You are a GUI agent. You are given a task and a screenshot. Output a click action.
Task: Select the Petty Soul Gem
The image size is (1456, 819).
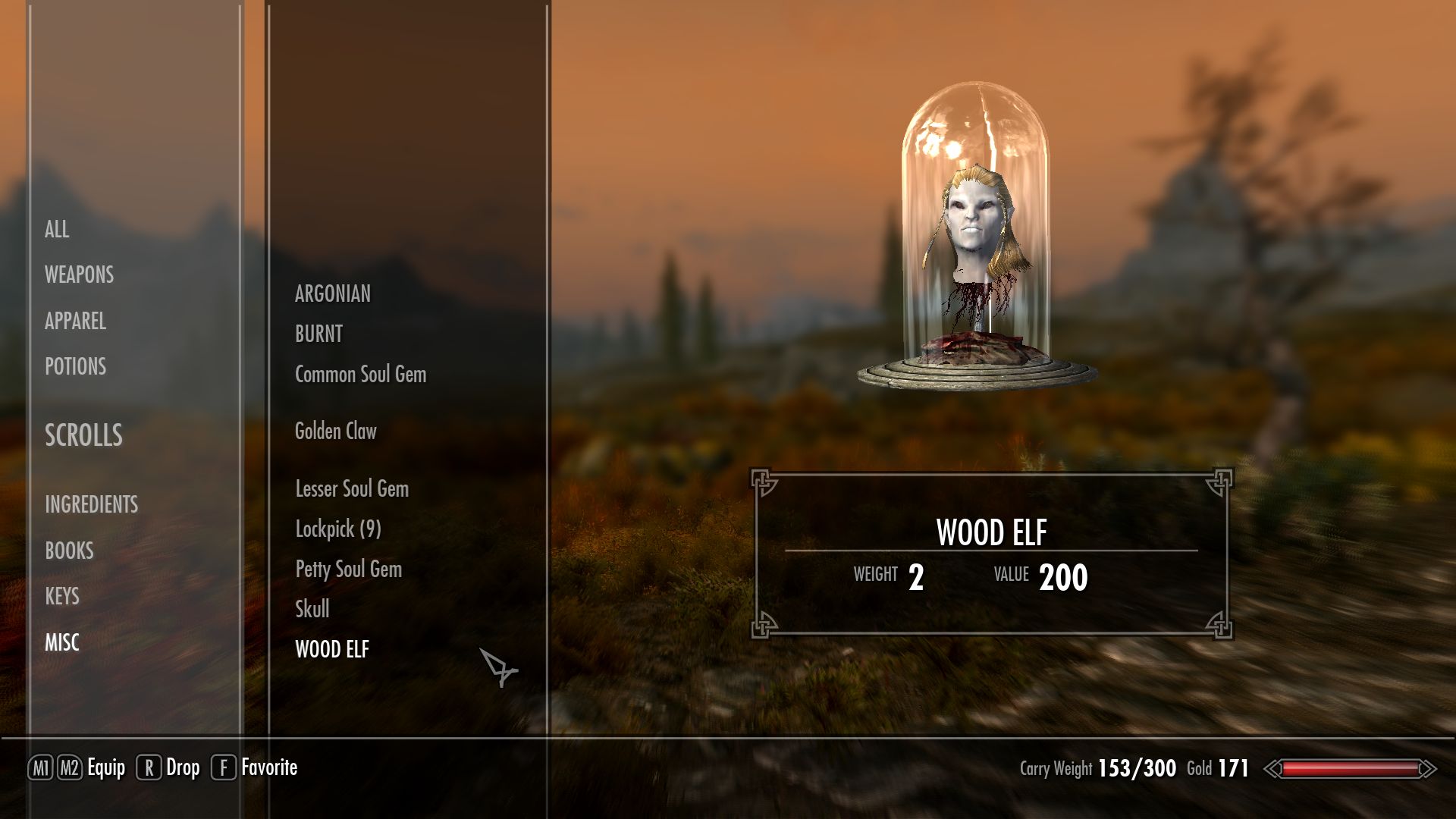[348, 569]
